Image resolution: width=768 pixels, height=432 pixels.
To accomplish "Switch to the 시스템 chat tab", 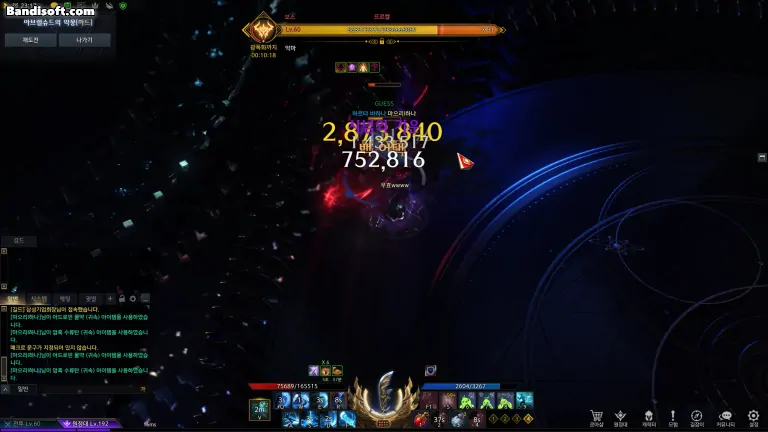I will pos(38,298).
